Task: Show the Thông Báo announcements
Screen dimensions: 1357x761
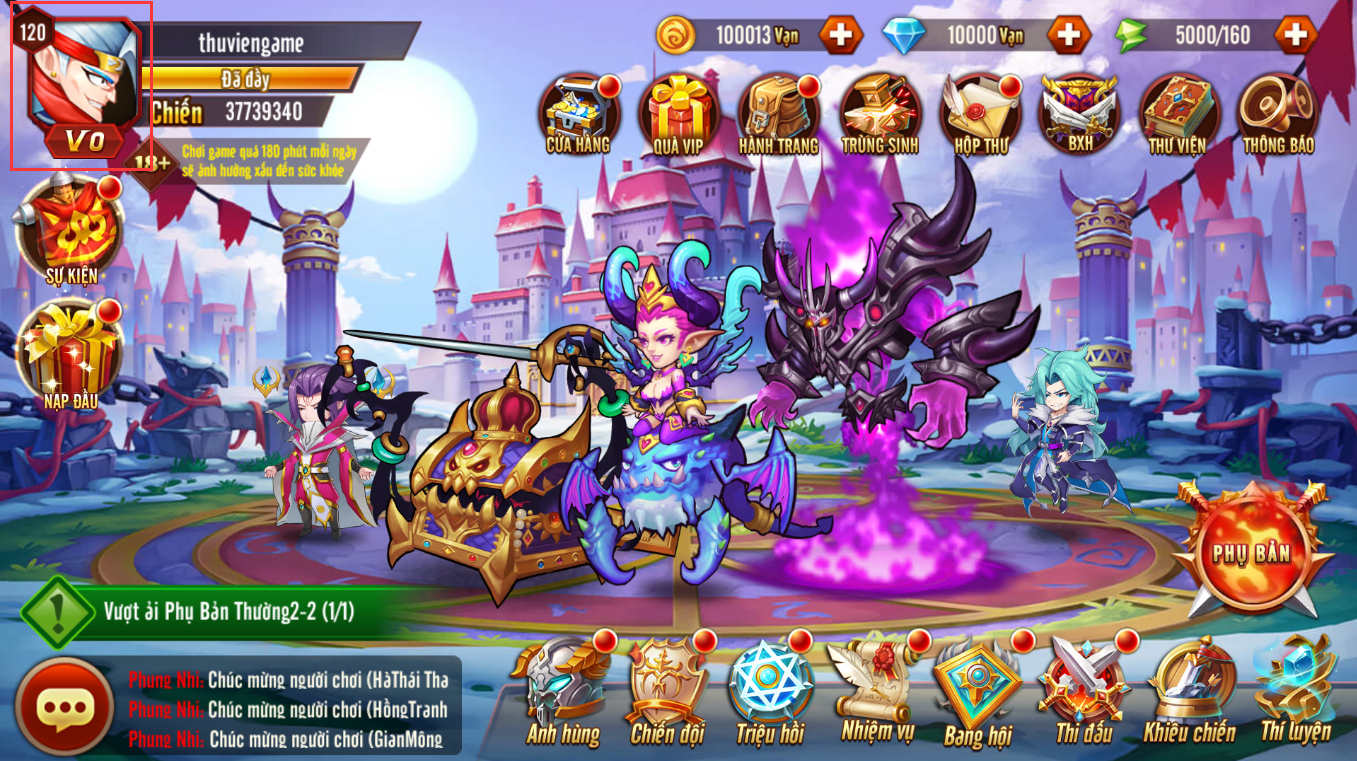Action: click(1278, 110)
